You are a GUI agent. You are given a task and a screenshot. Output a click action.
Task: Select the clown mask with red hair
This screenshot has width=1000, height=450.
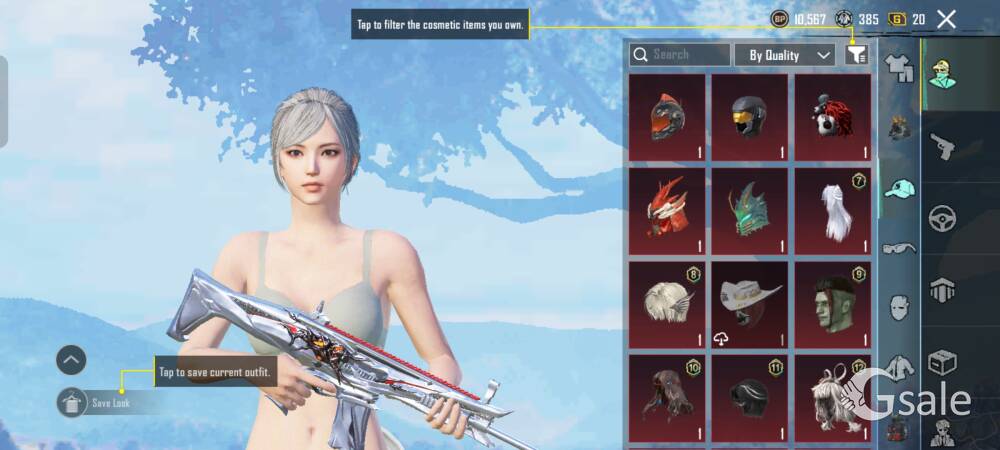(832, 117)
